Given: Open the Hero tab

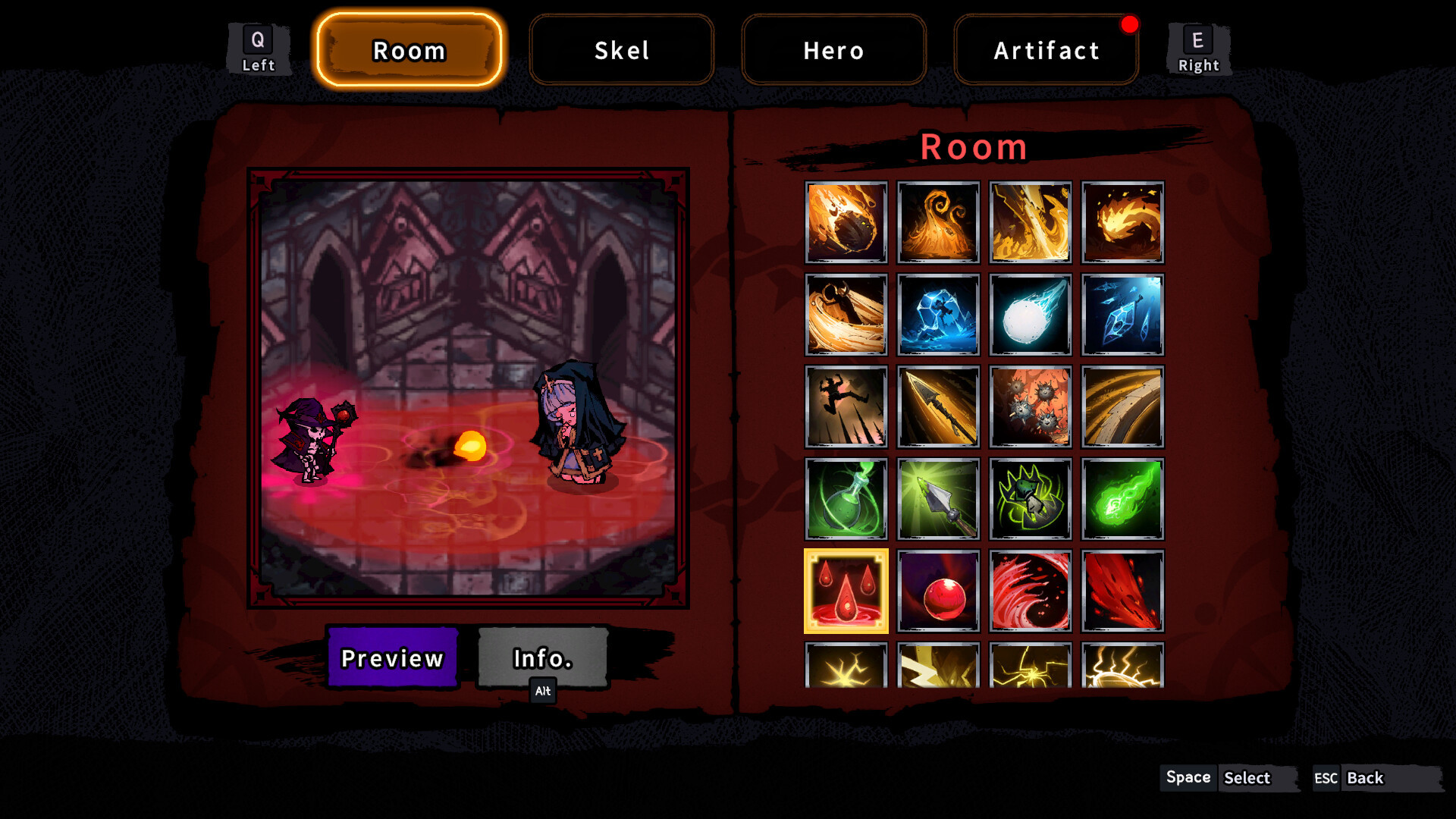Looking at the screenshot, I should pos(833,50).
